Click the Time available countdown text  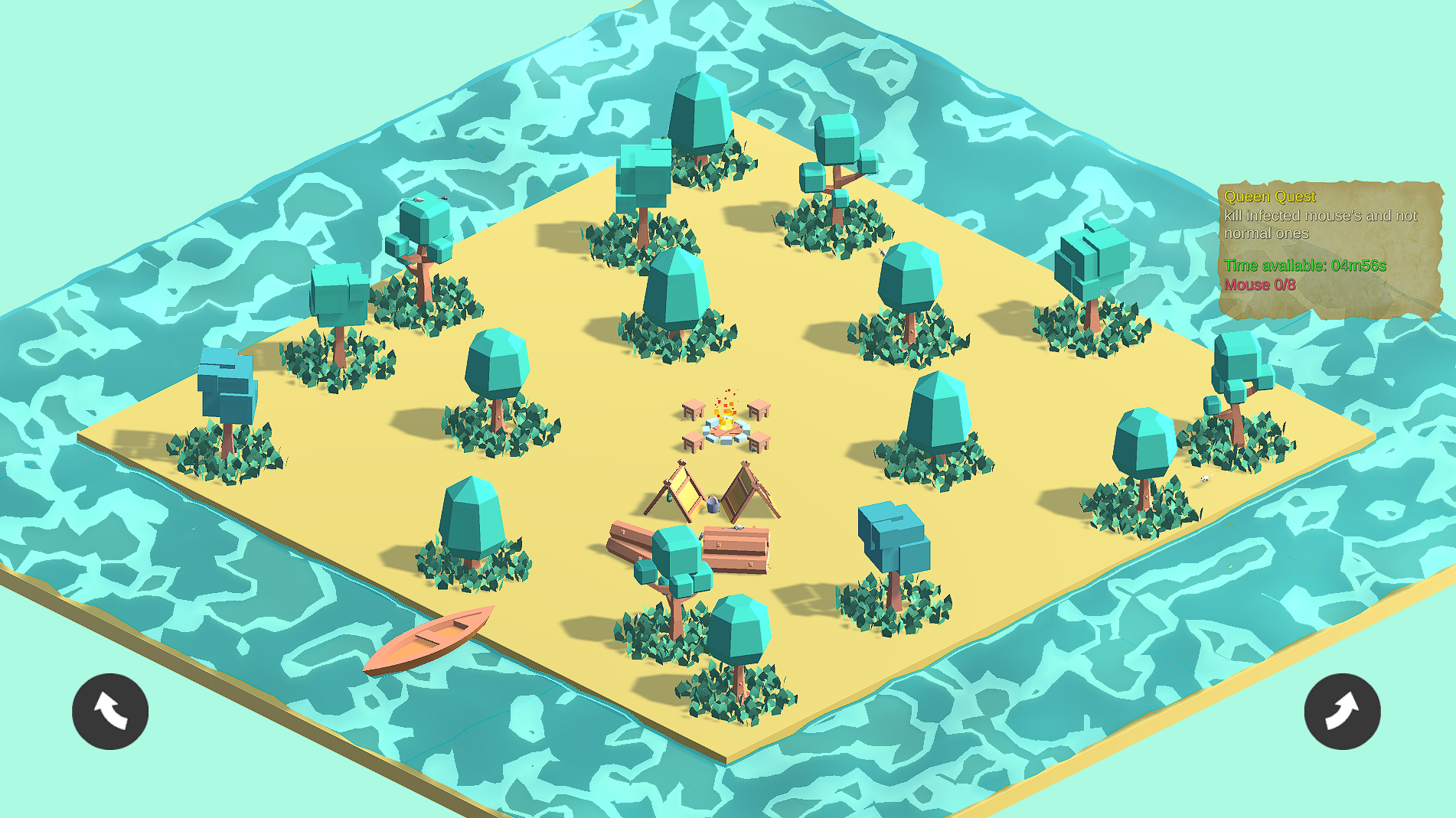pos(1304,266)
